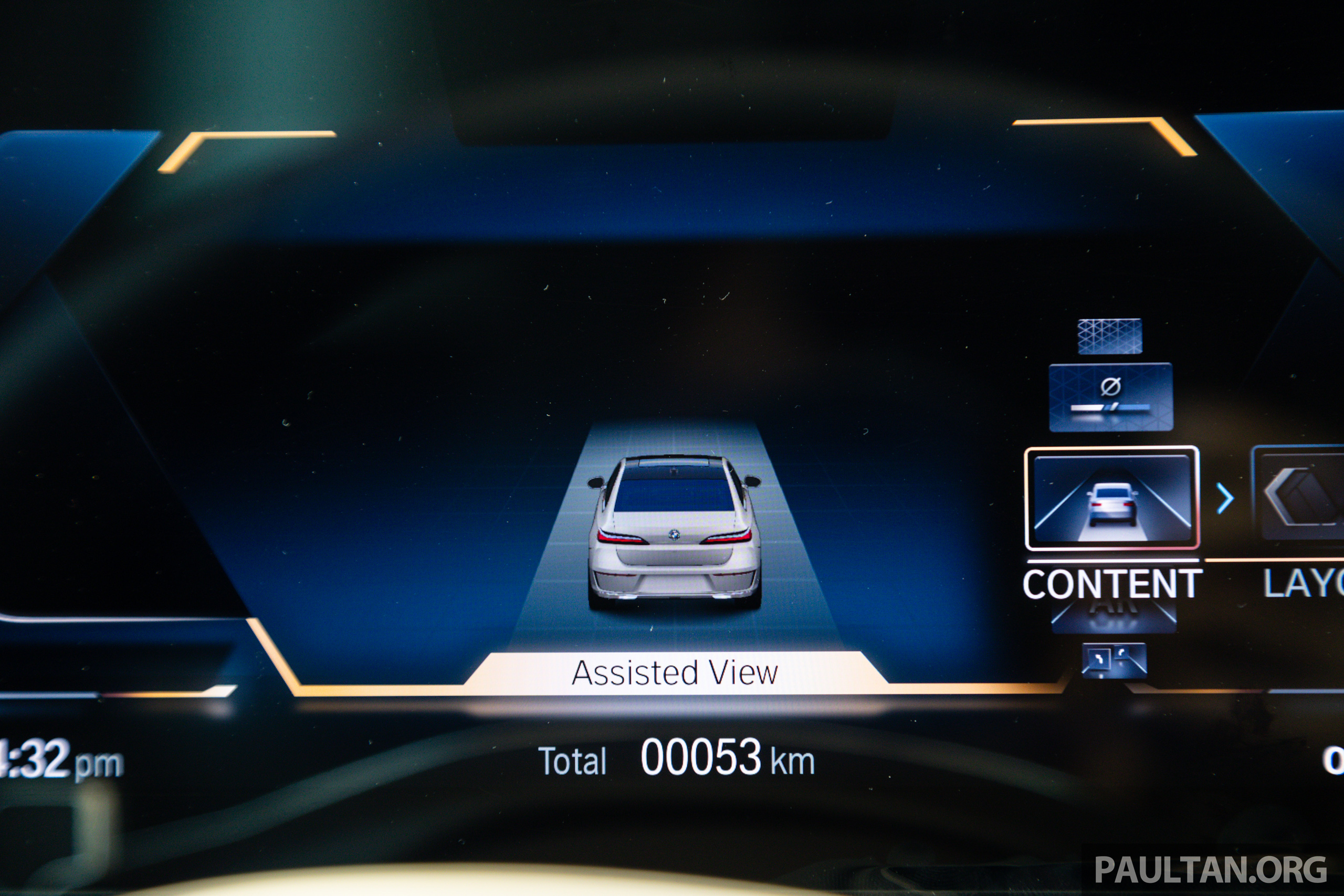The height and width of the screenshot is (896, 1344).
Task: Choose the highlighted Assisted View car thumbnail
Action: [1112, 498]
